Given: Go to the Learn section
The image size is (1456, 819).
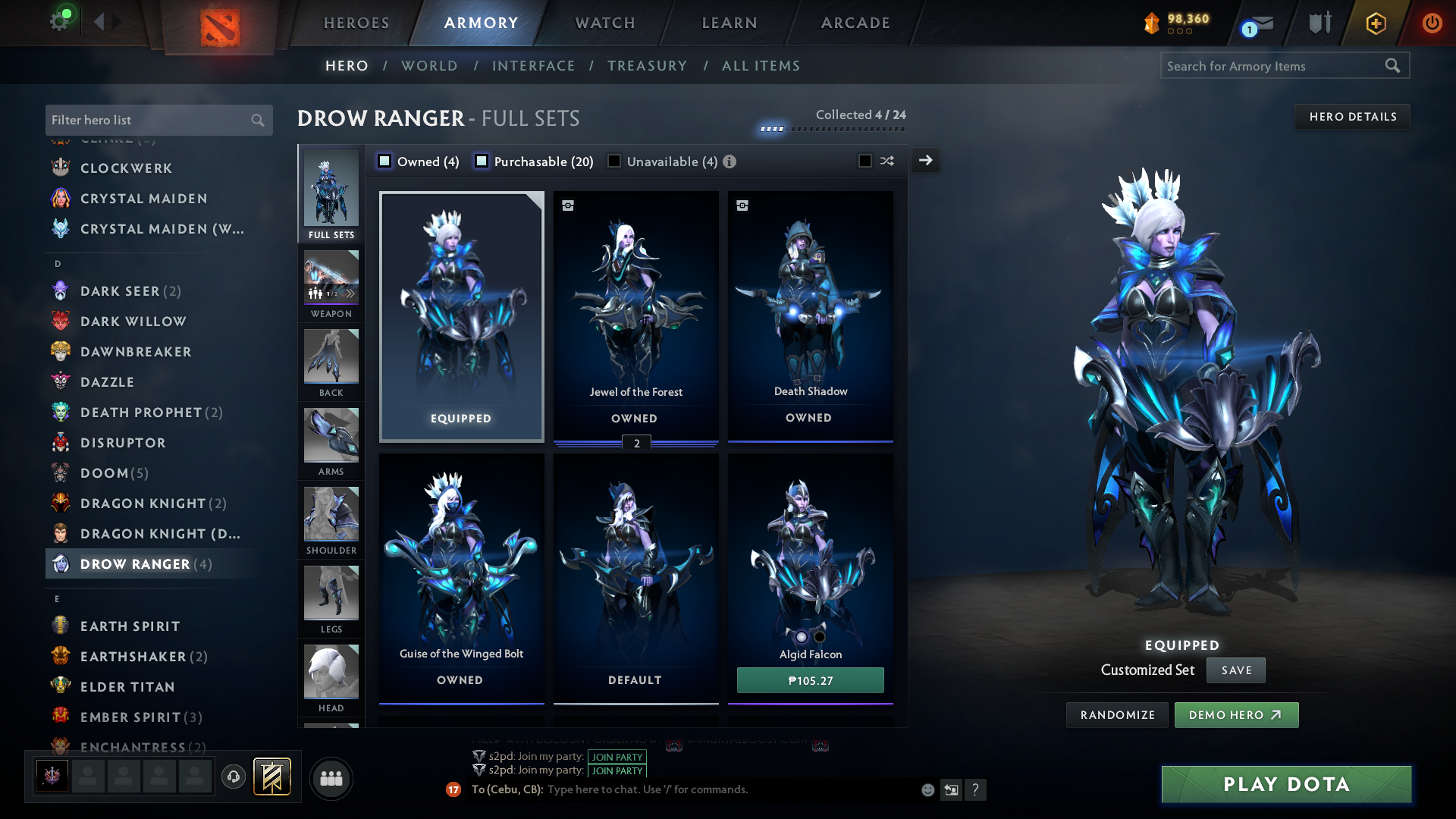Looking at the screenshot, I should (730, 23).
